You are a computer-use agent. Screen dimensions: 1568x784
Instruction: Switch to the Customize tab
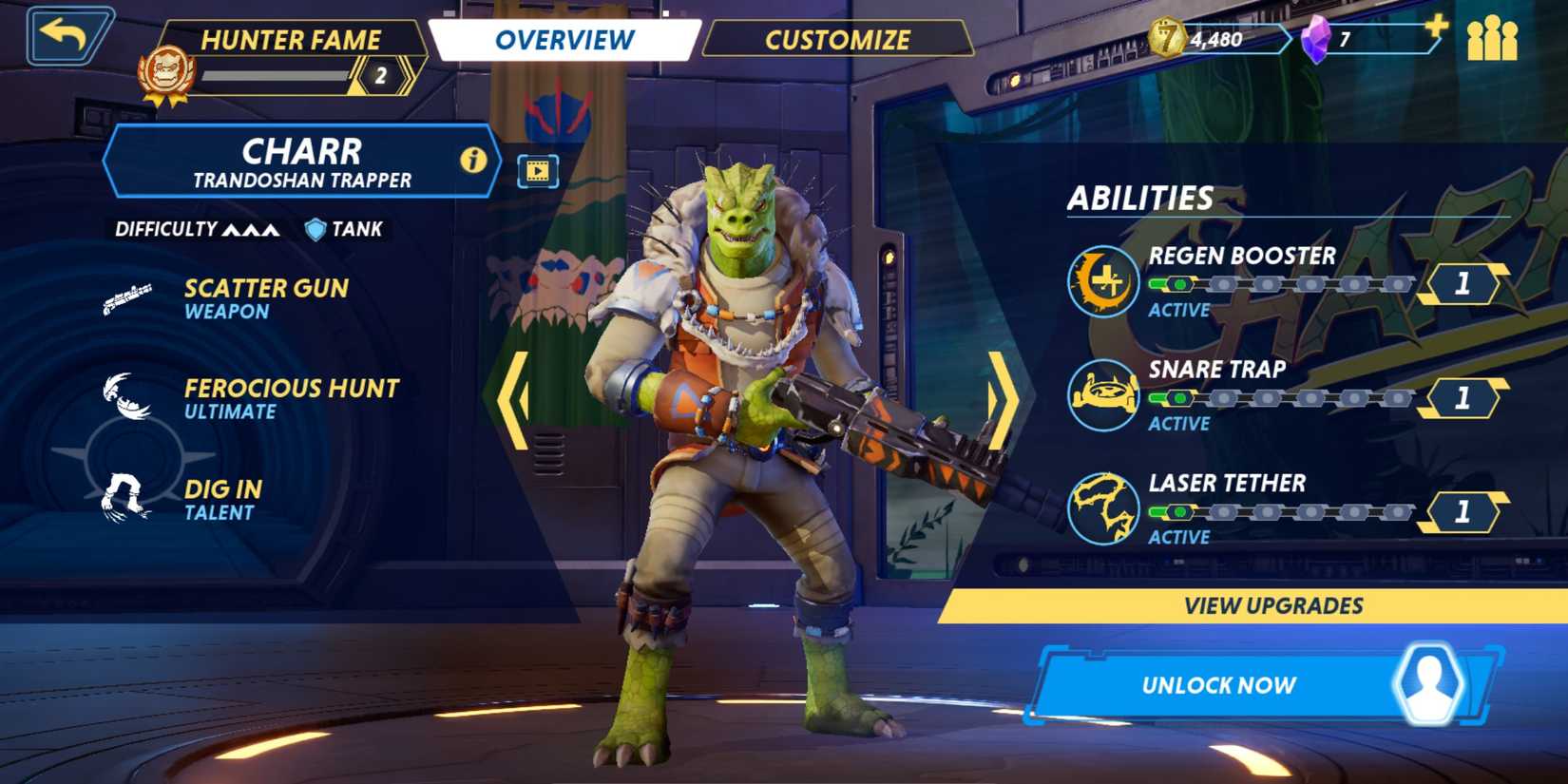click(837, 40)
